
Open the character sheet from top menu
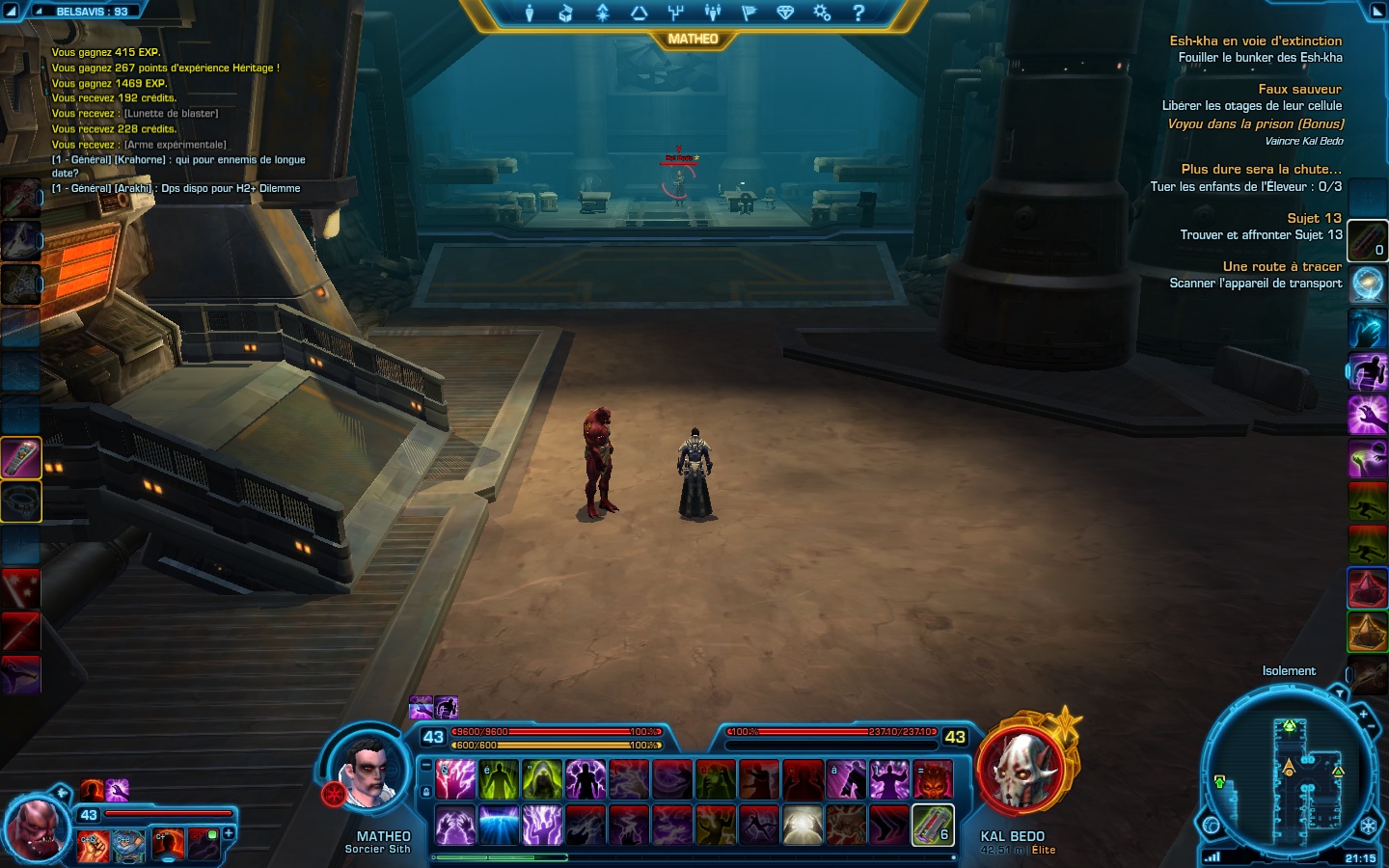pyautogui.click(x=529, y=13)
